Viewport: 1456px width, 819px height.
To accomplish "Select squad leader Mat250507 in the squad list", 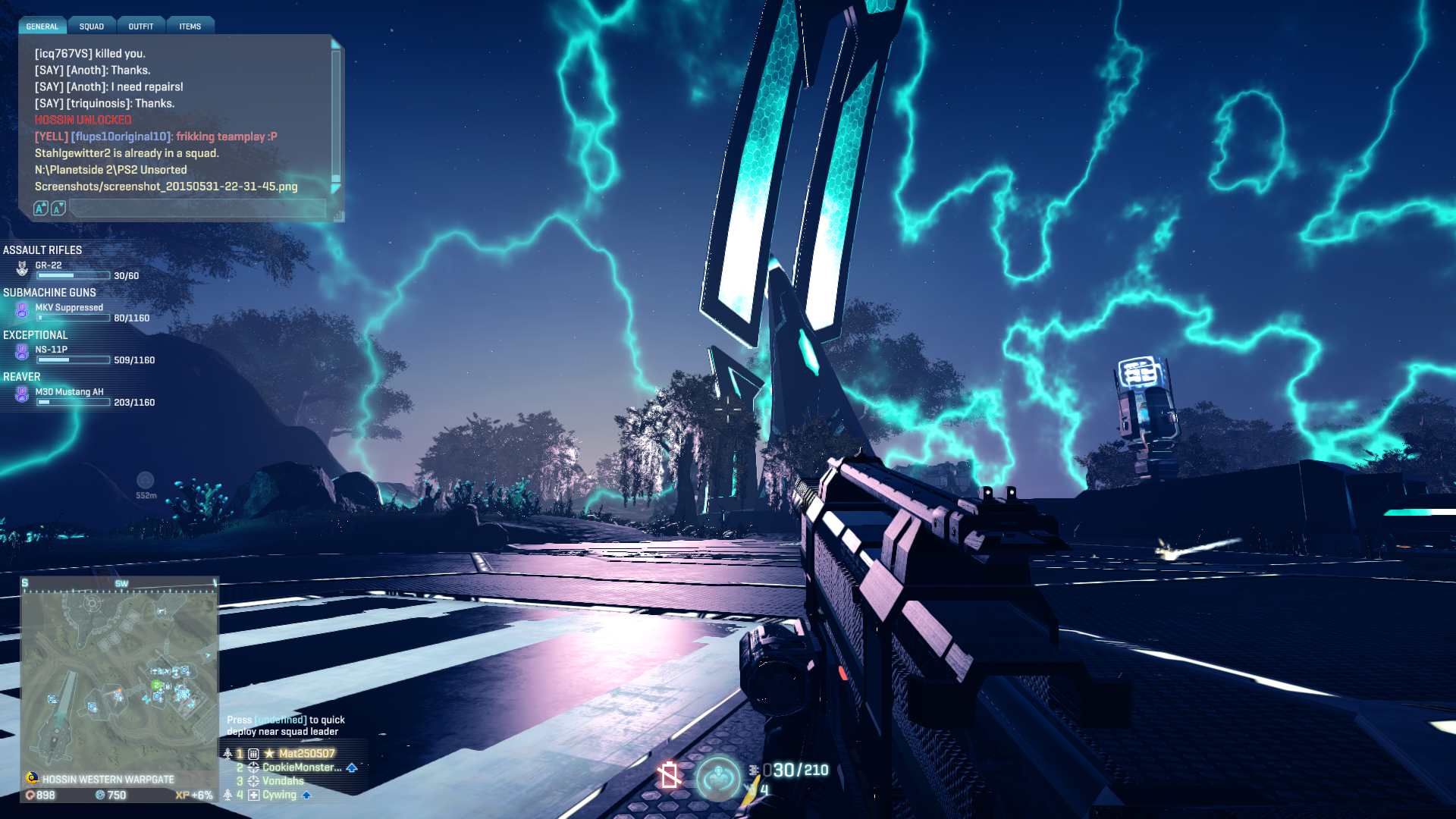I will tap(306, 754).
